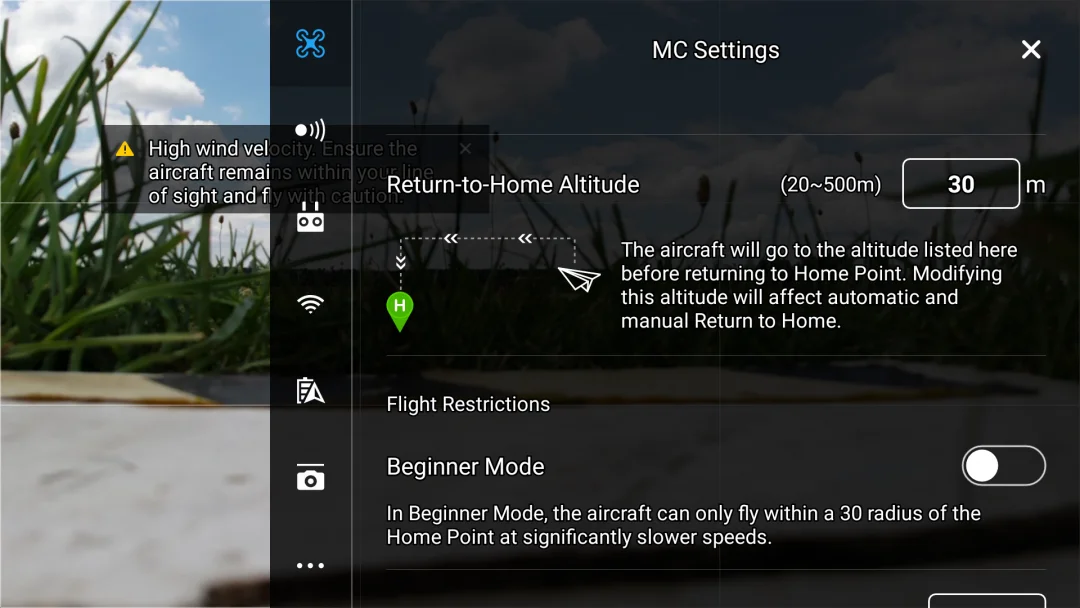Open the three-dot general settings tab
The height and width of the screenshot is (608, 1080).
pos(310,565)
